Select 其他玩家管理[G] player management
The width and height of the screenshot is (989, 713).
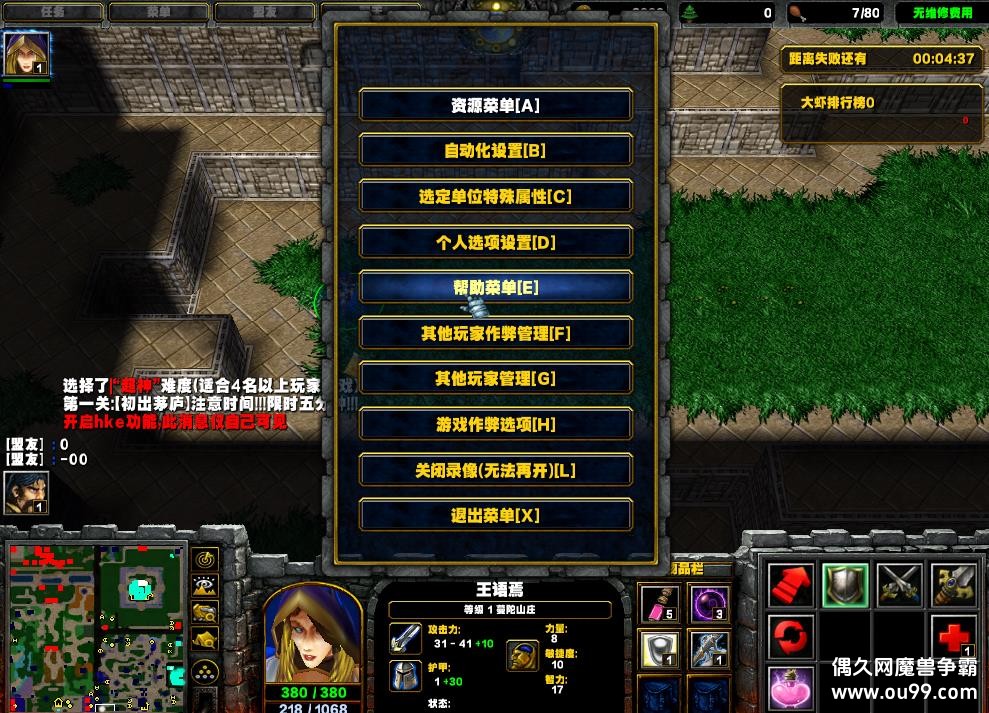coord(495,379)
